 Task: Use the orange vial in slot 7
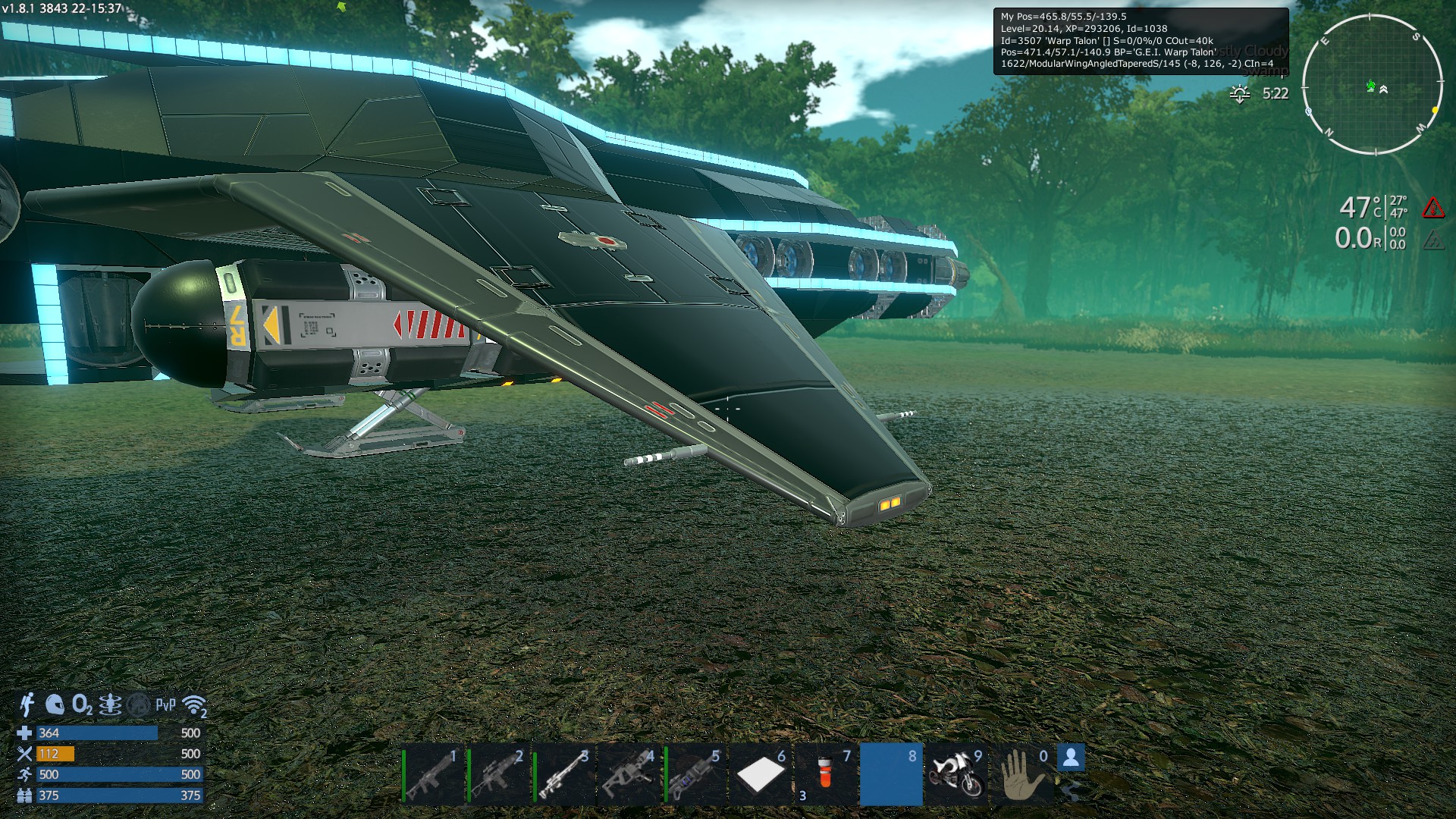click(825, 775)
